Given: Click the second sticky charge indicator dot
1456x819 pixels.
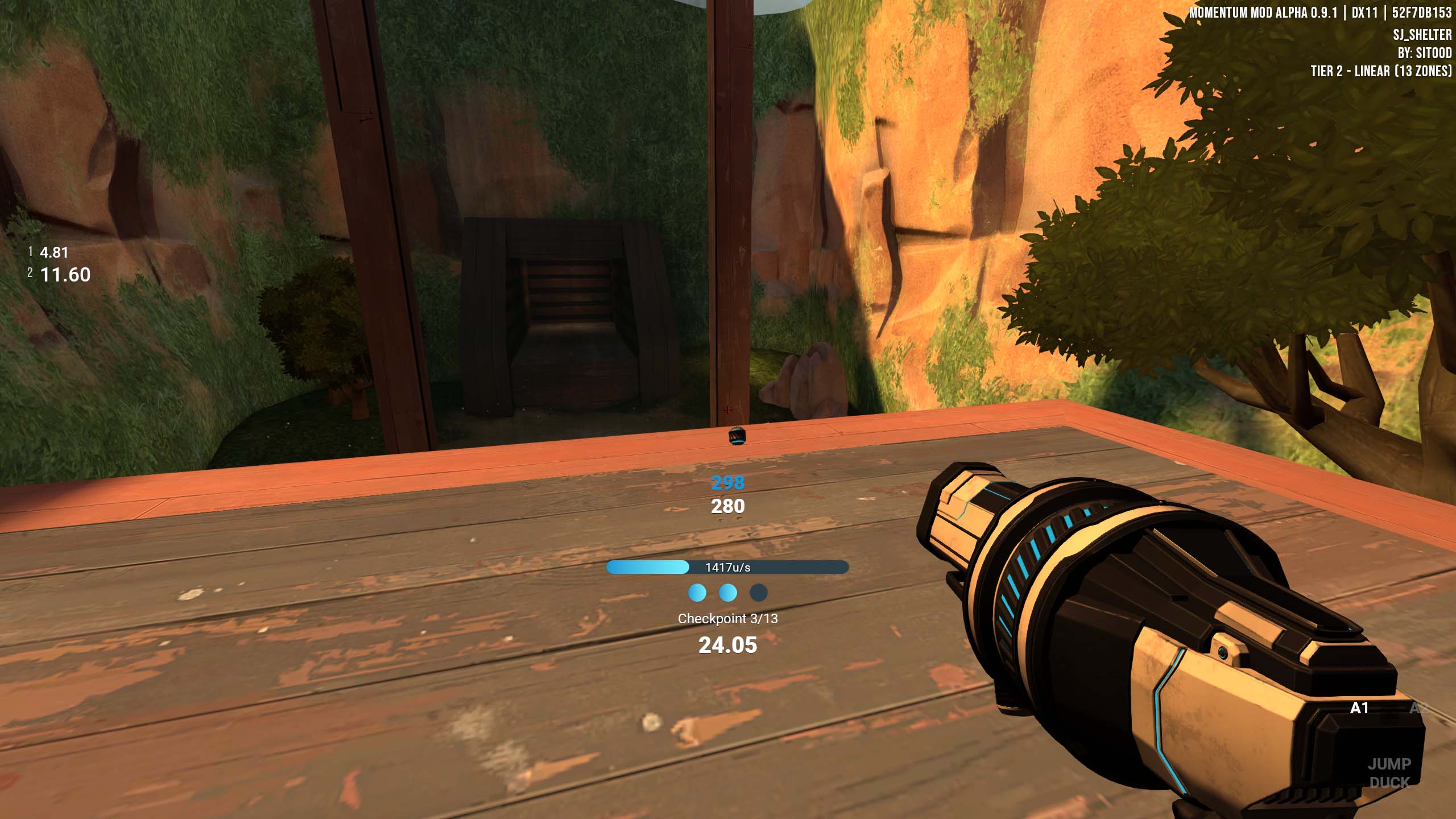Looking at the screenshot, I should [x=728, y=592].
